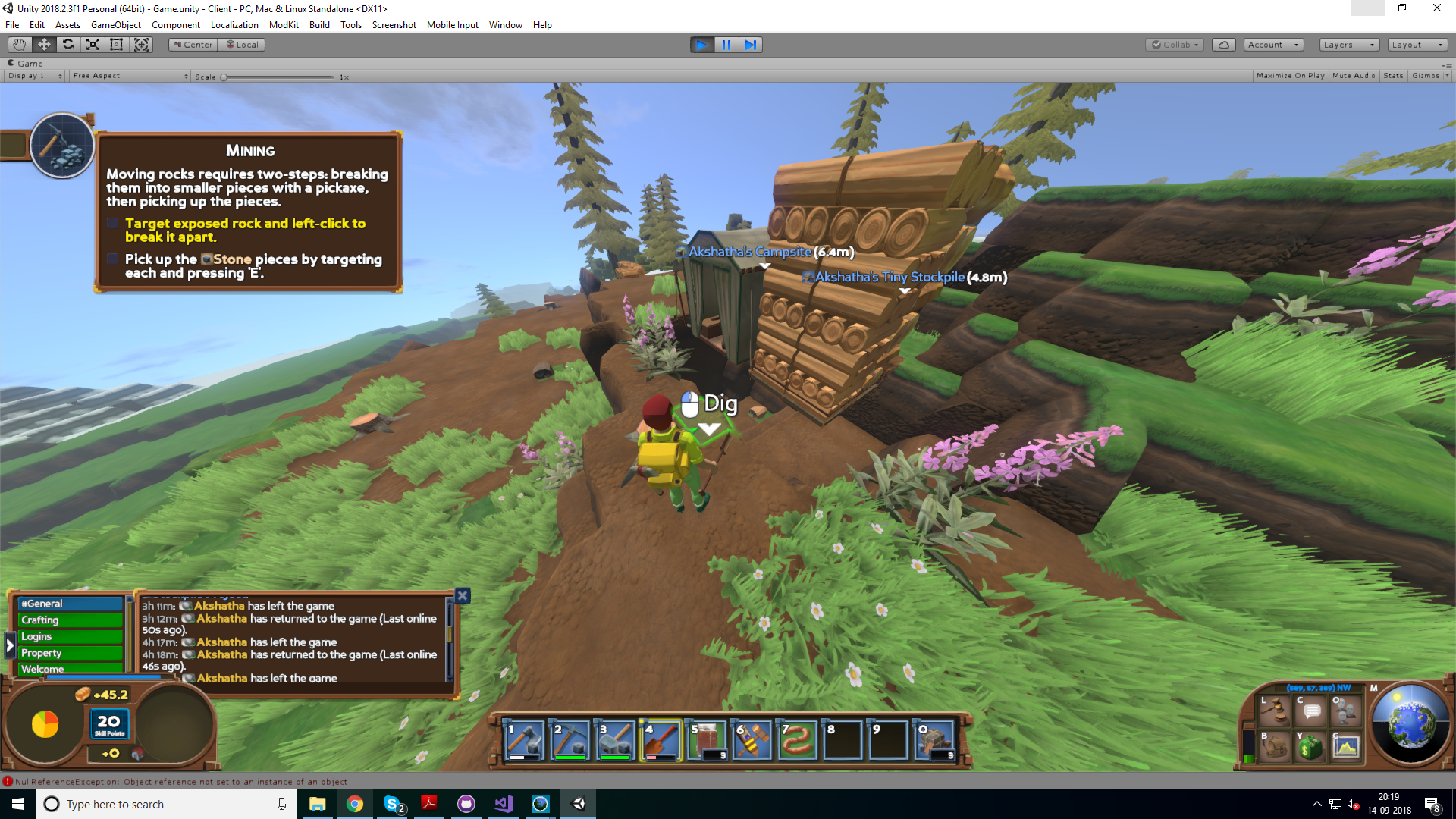Check the 'Target exposed rock' tutorial checkbox

(113, 223)
